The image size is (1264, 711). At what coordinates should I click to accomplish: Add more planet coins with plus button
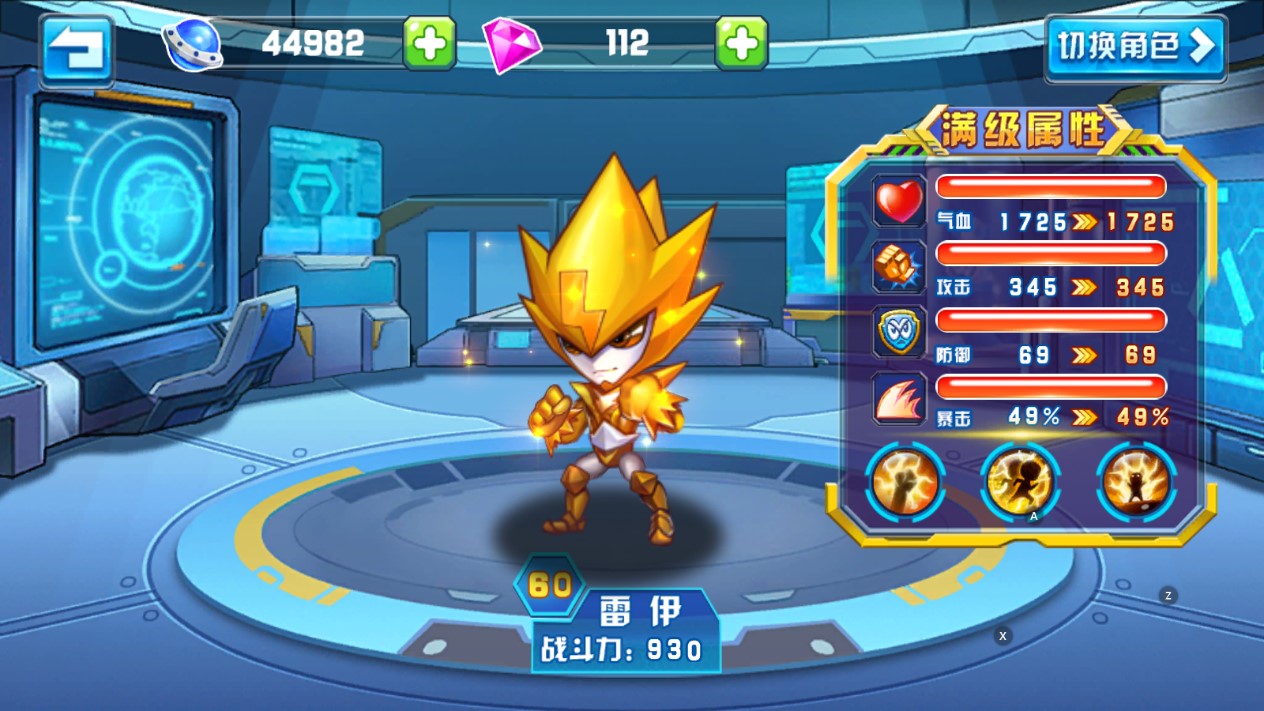click(x=429, y=43)
